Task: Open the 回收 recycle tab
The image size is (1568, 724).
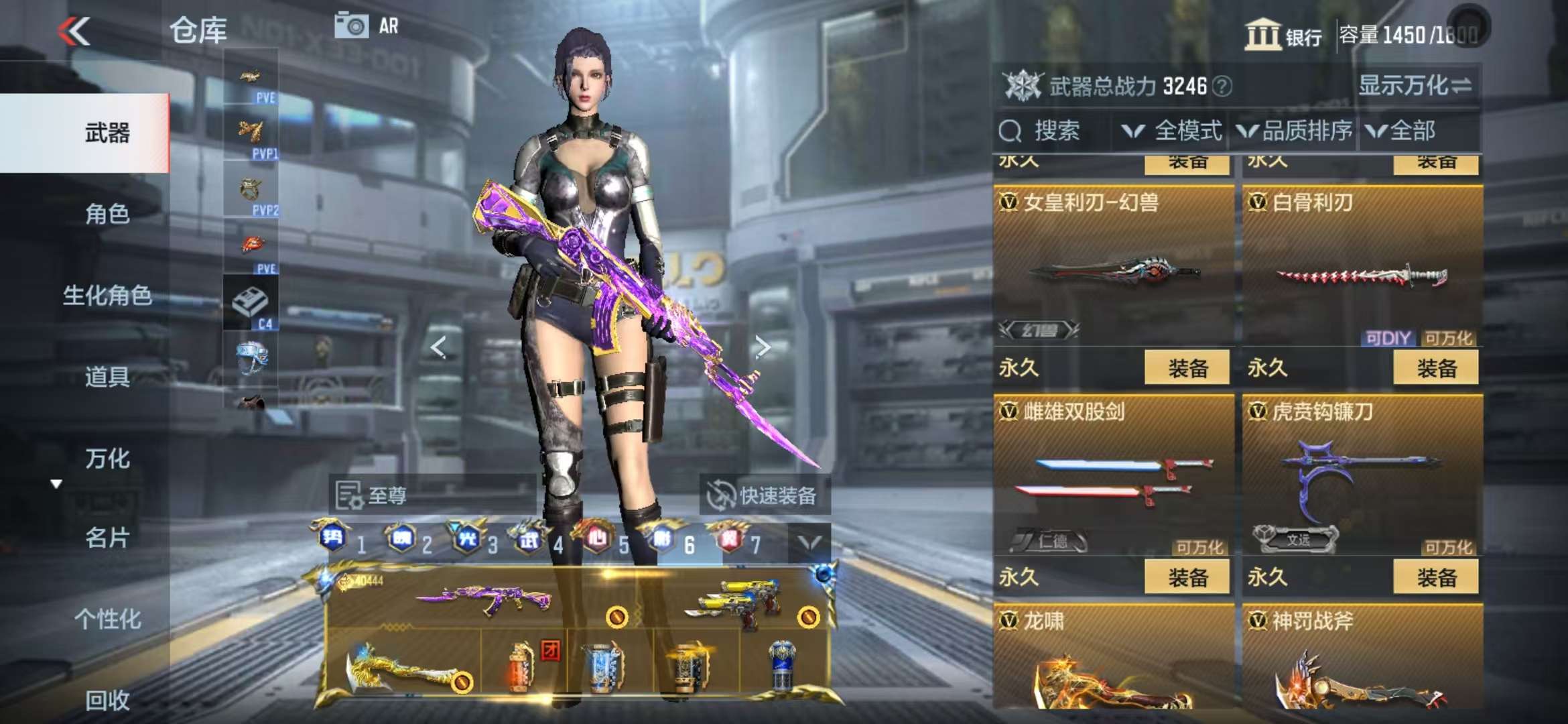Action: (107, 700)
